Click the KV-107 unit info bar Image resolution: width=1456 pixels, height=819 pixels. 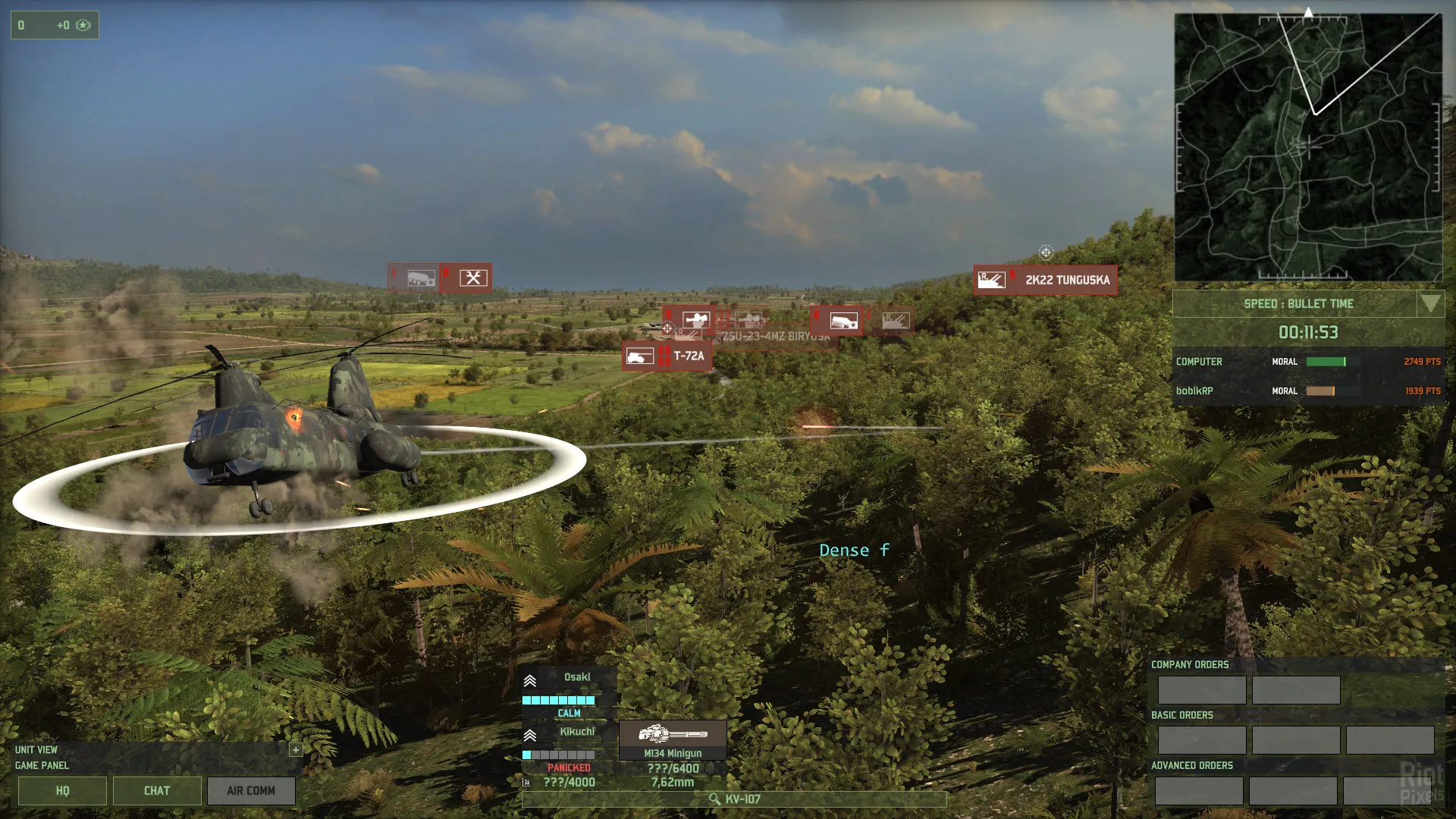pyautogui.click(x=734, y=799)
